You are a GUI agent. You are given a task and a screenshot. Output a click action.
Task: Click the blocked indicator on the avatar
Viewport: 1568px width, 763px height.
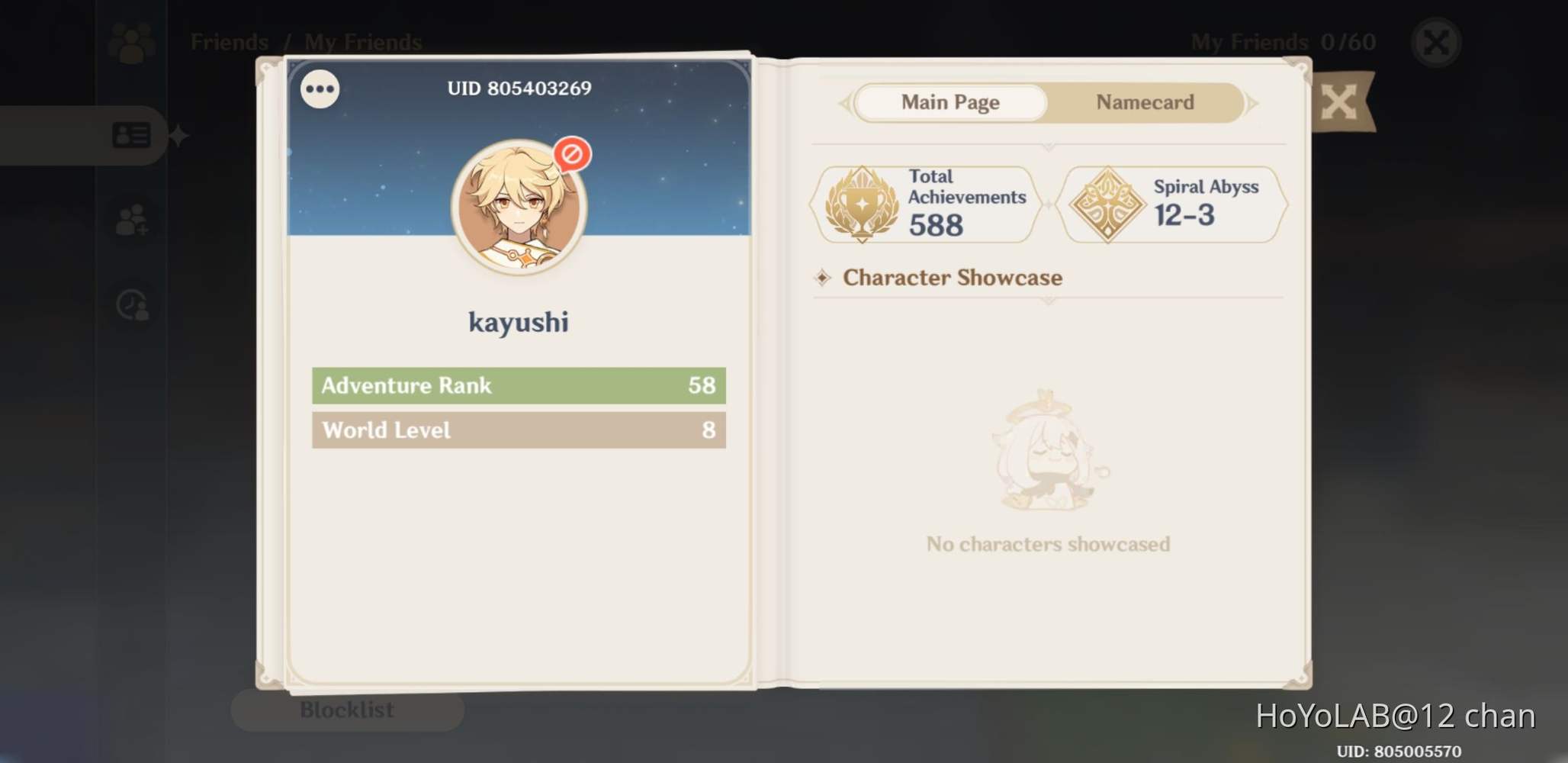coord(574,155)
